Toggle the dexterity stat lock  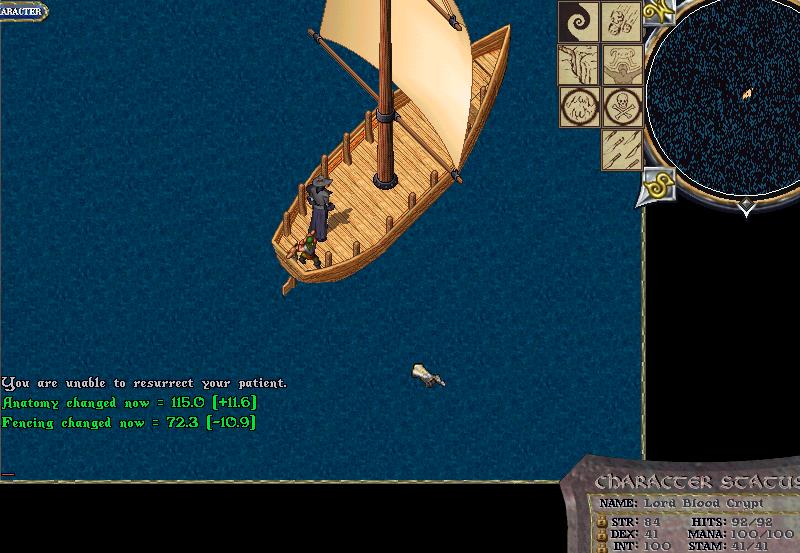pyautogui.click(x=602, y=534)
